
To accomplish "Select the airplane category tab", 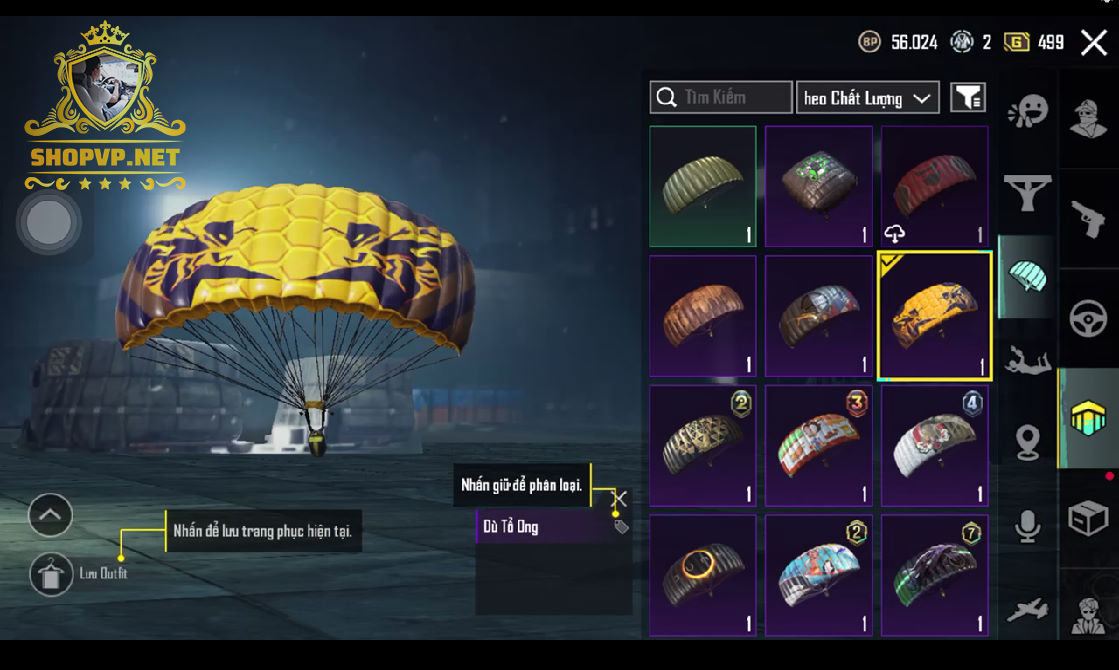I will [1027, 609].
